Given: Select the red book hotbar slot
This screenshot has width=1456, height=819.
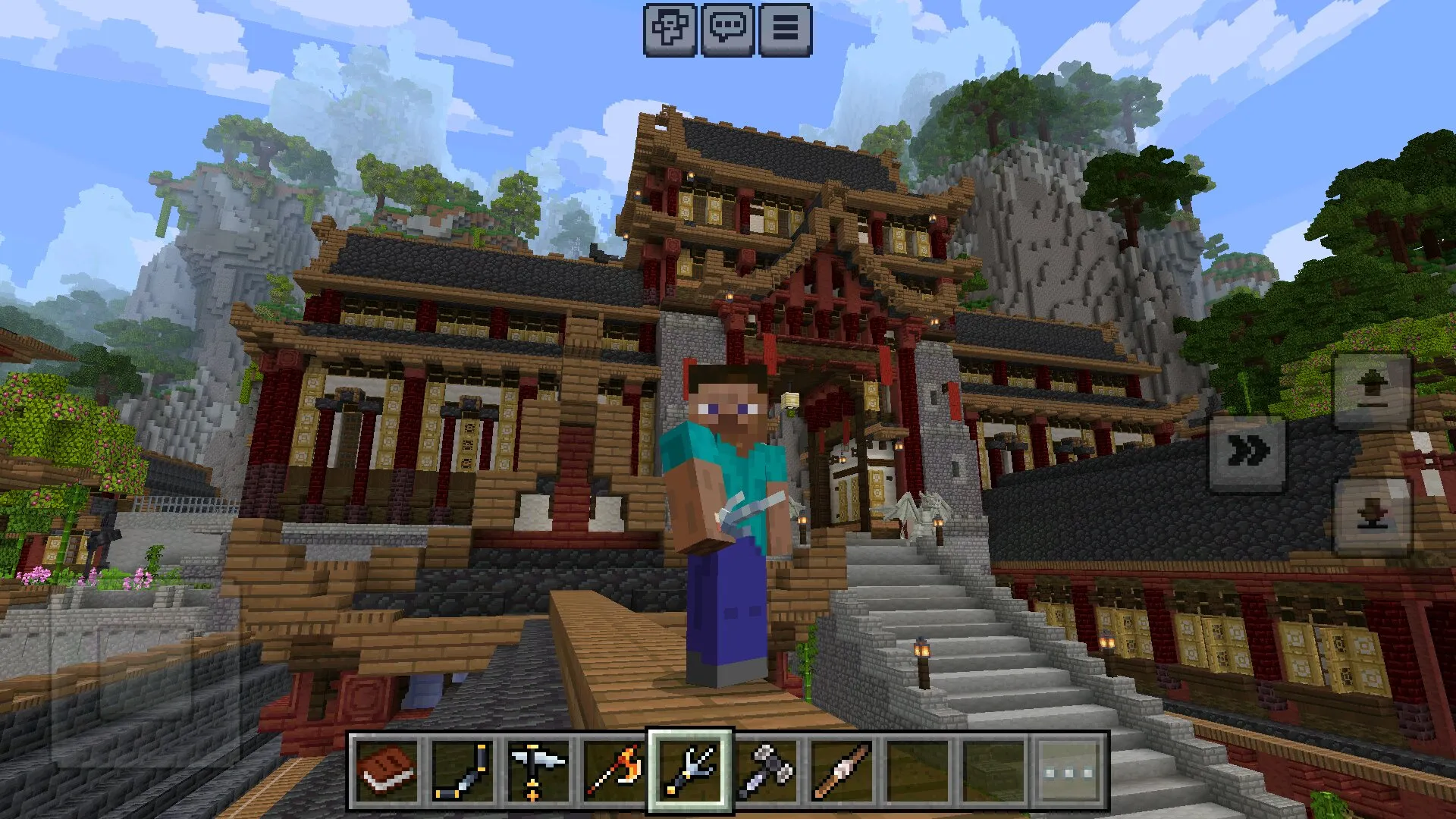Looking at the screenshot, I should (388, 771).
